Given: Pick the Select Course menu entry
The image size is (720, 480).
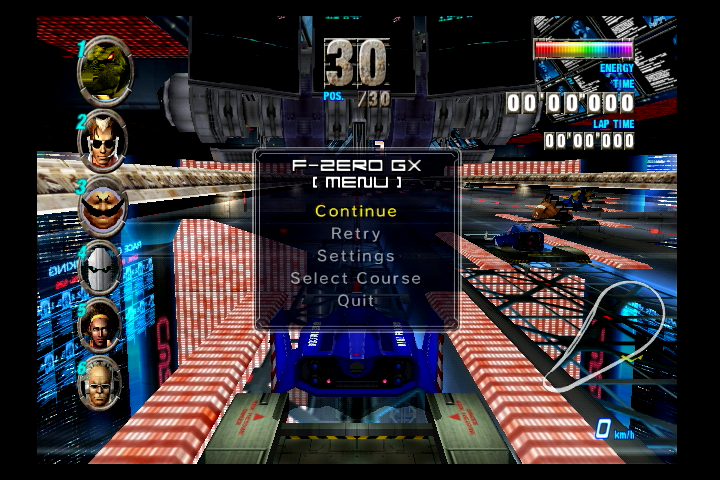Looking at the screenshot, I should 356,278.
